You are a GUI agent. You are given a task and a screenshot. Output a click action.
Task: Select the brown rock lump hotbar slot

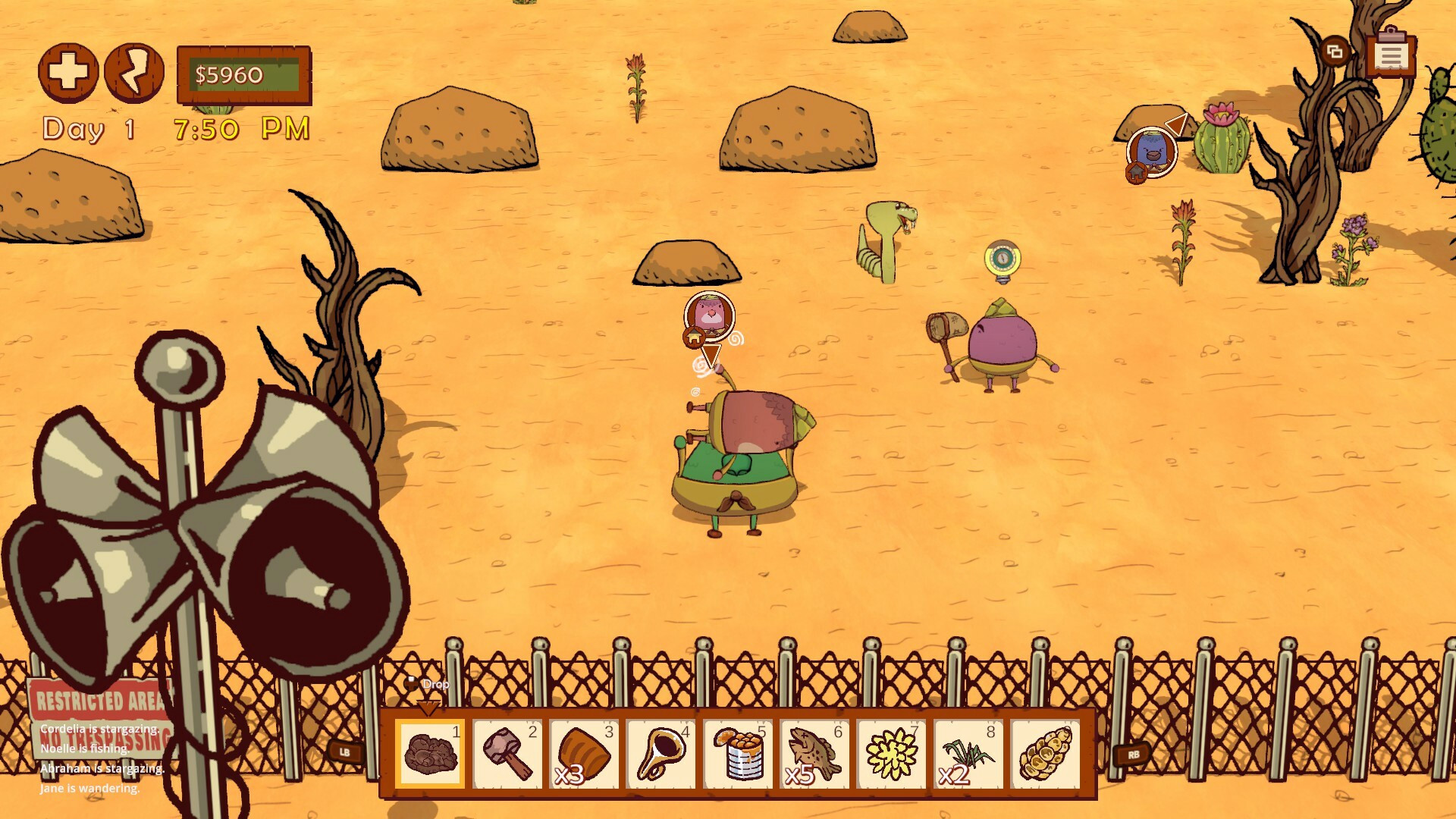coord(430,753)
